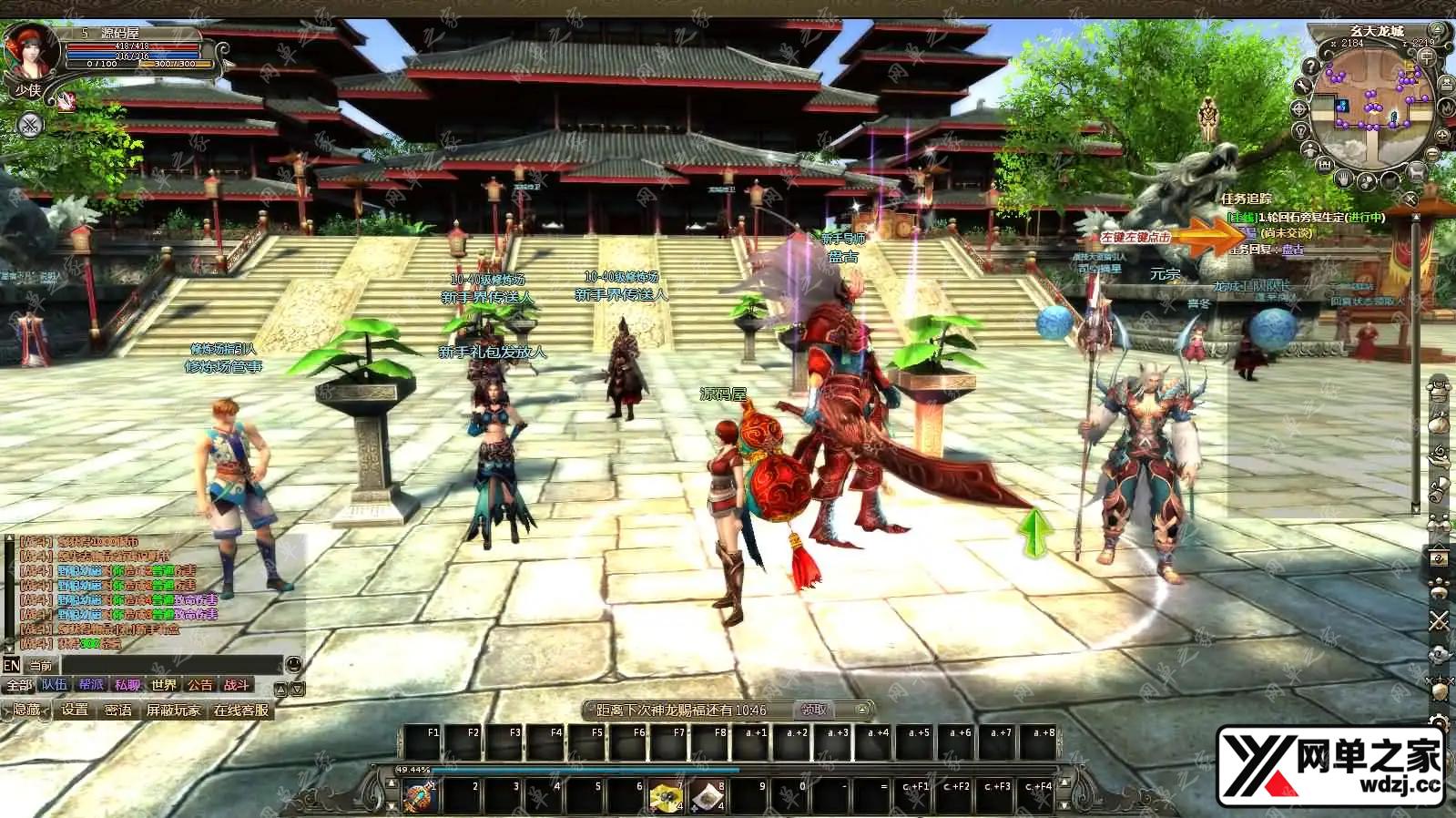This screenshot has height=818, width=1456.
Task: Click the 隐藏 button
Action: [x=26, y=710]
